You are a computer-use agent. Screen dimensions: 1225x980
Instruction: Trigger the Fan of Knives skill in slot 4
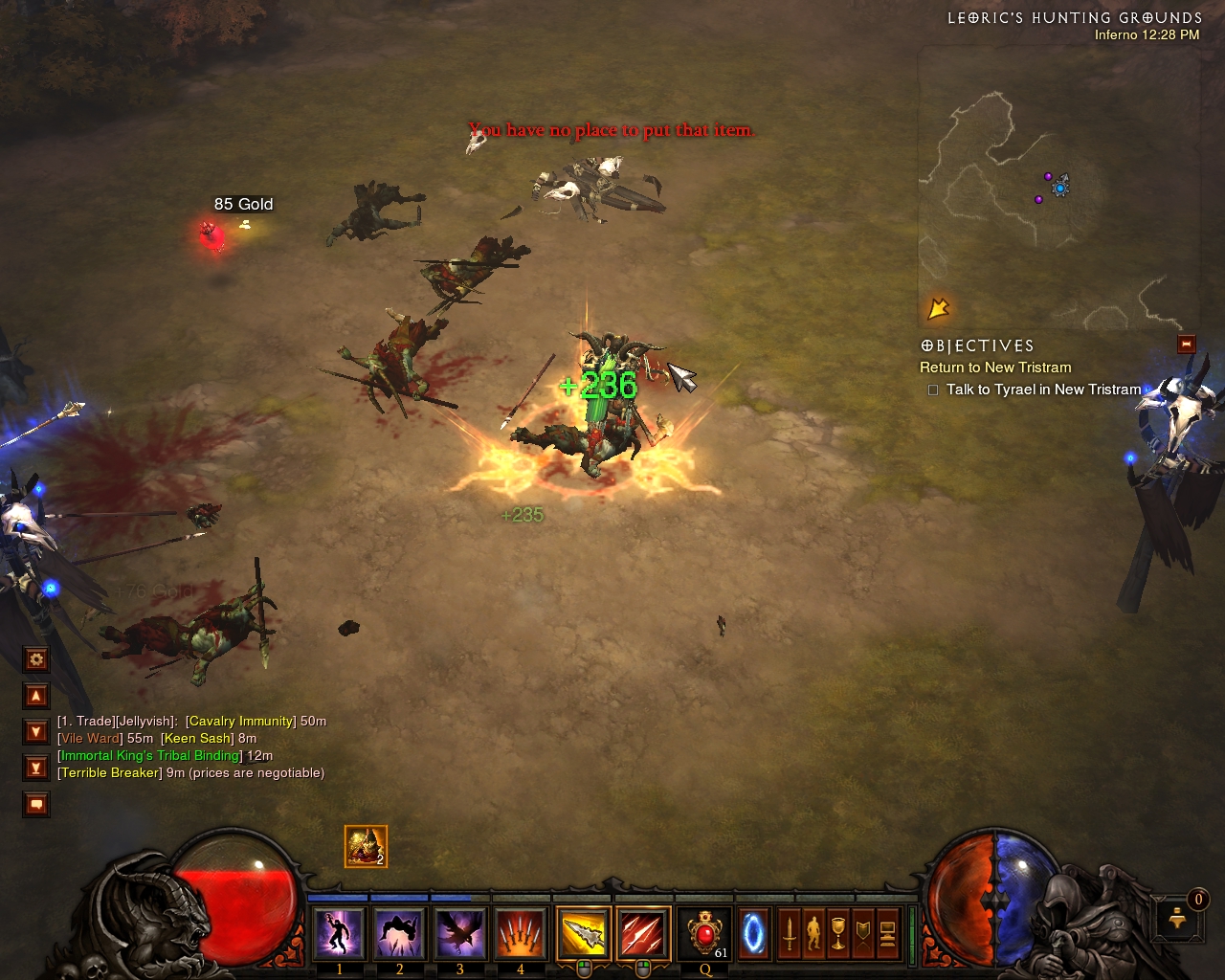click(521, 933)
